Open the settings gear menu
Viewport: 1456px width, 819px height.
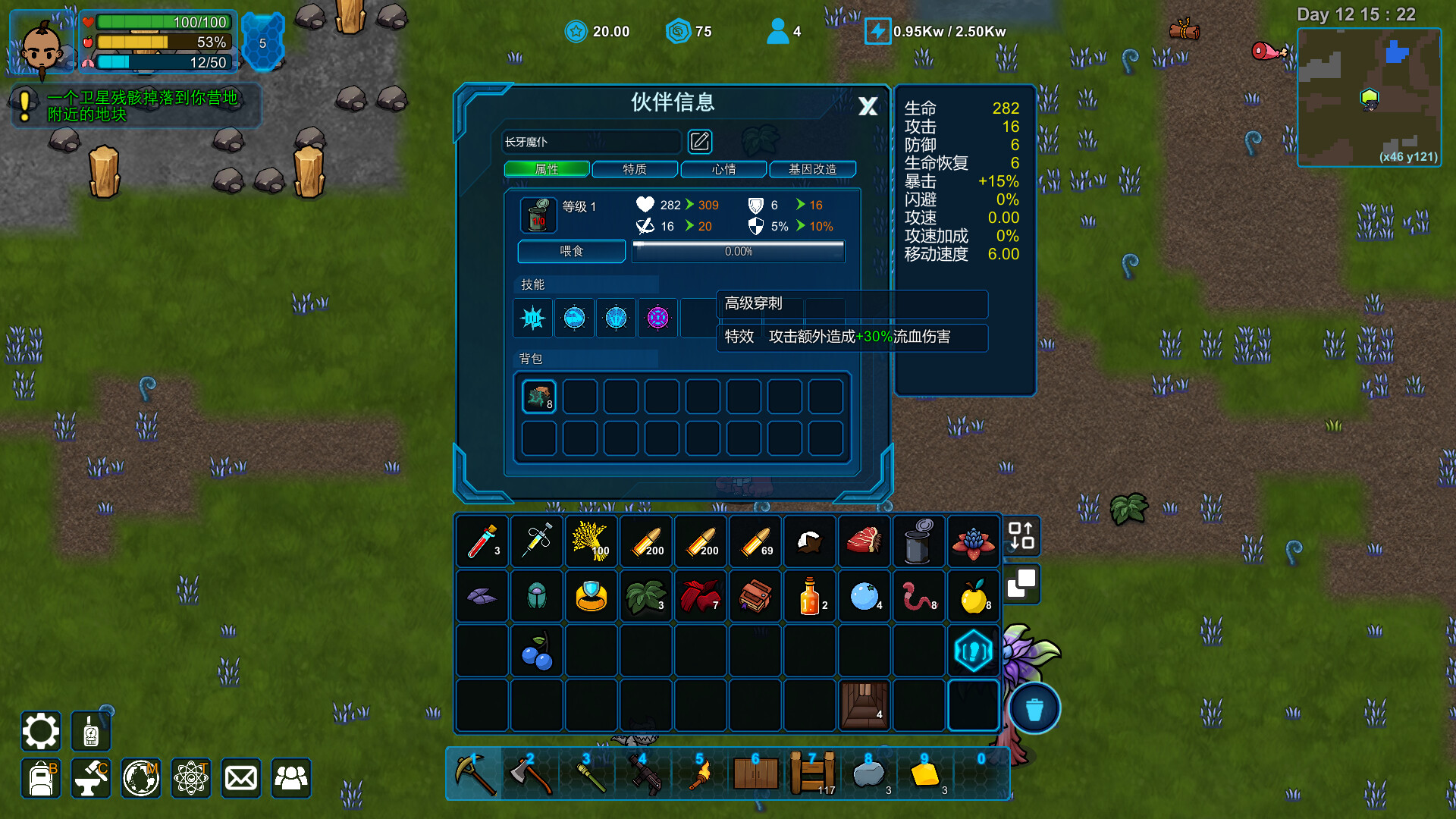[x=40, y=730]
